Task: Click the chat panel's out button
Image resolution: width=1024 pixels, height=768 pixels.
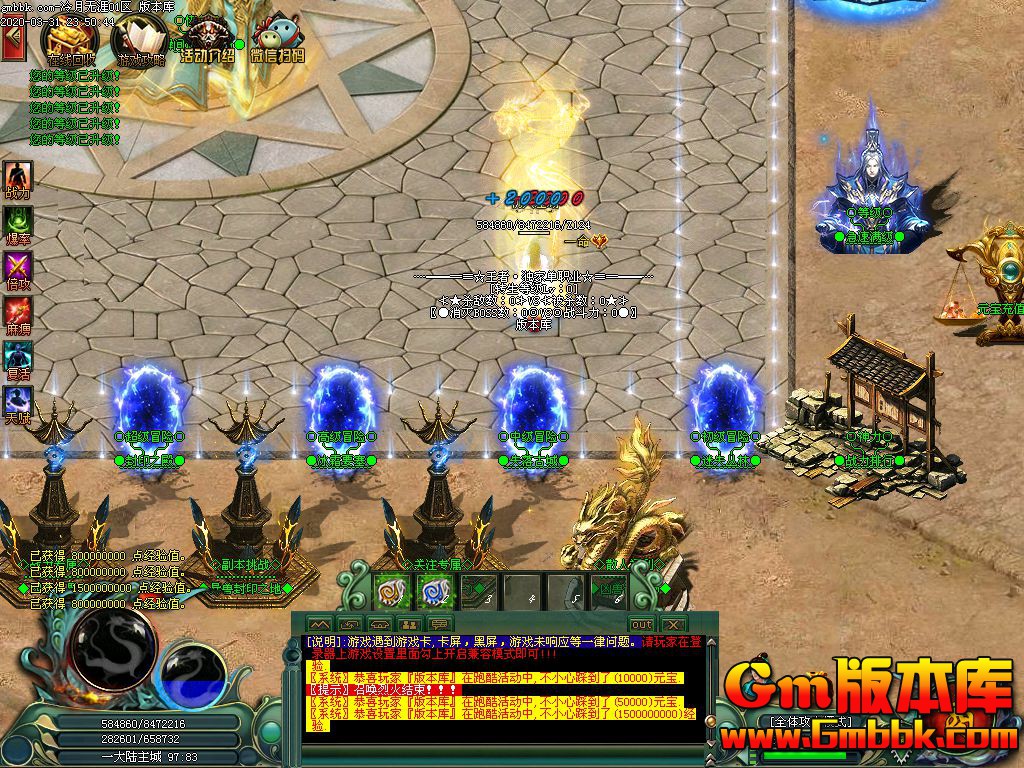Action: (x=642, y=624)
